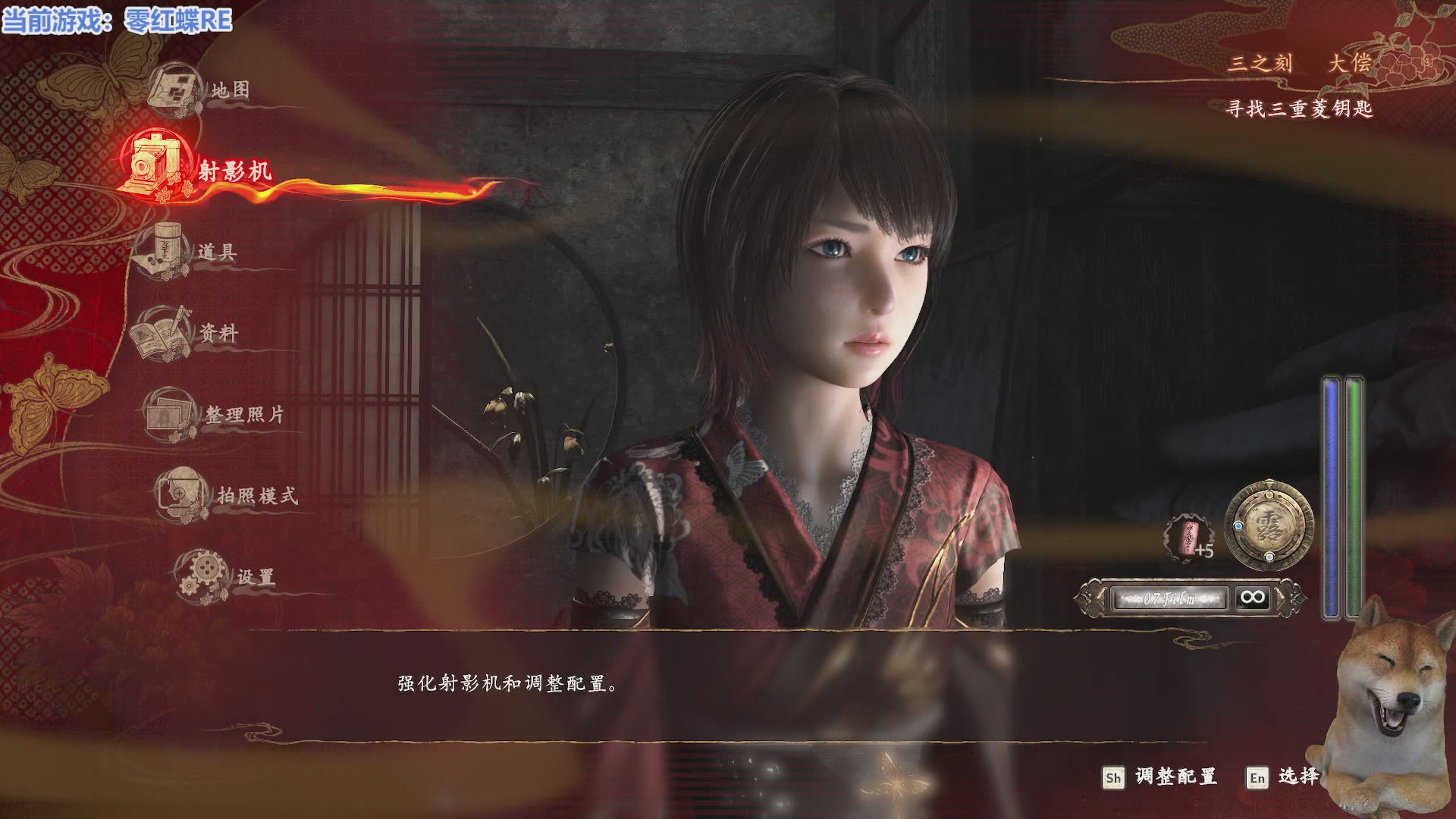Click the 选择 select button

[1285, 777]
